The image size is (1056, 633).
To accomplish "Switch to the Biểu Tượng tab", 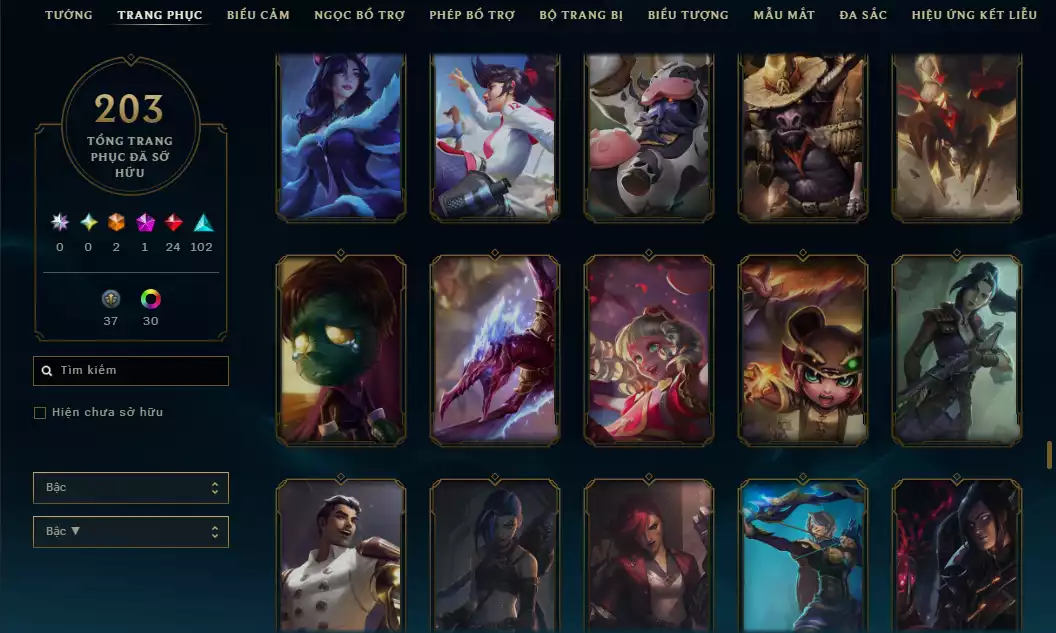I will coord(688,15).
